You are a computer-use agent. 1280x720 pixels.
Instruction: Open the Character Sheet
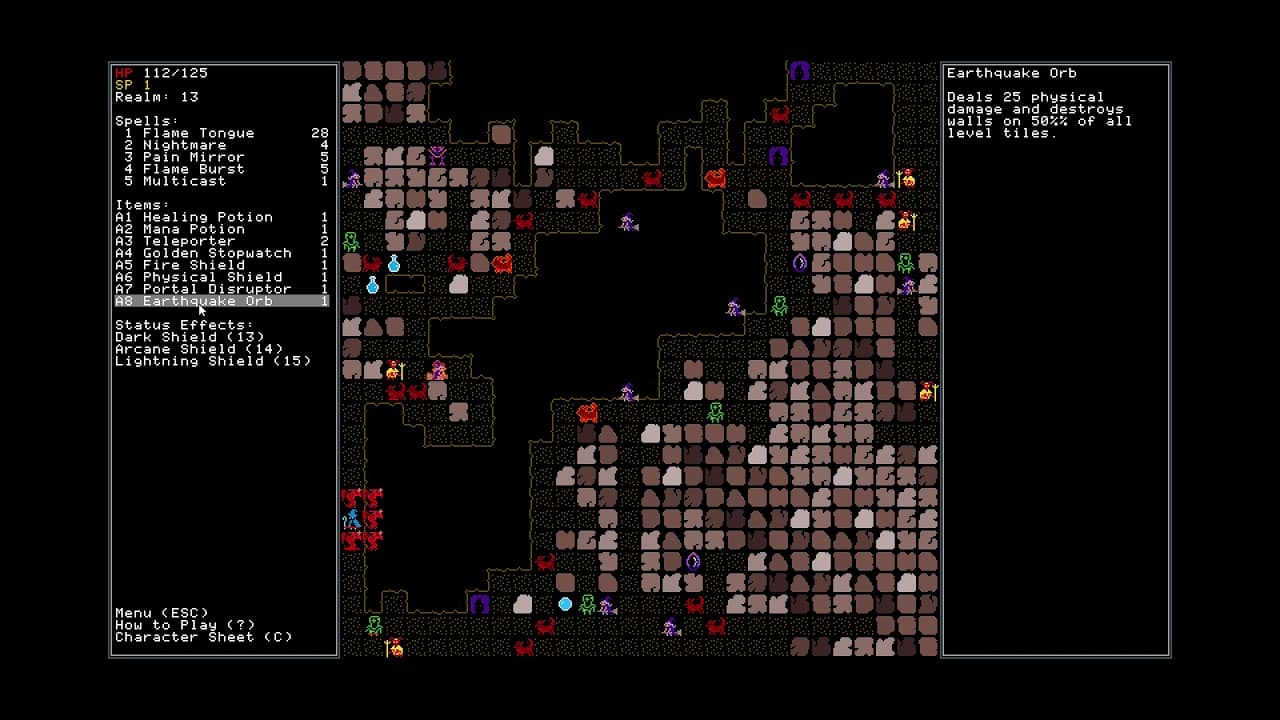203,637
